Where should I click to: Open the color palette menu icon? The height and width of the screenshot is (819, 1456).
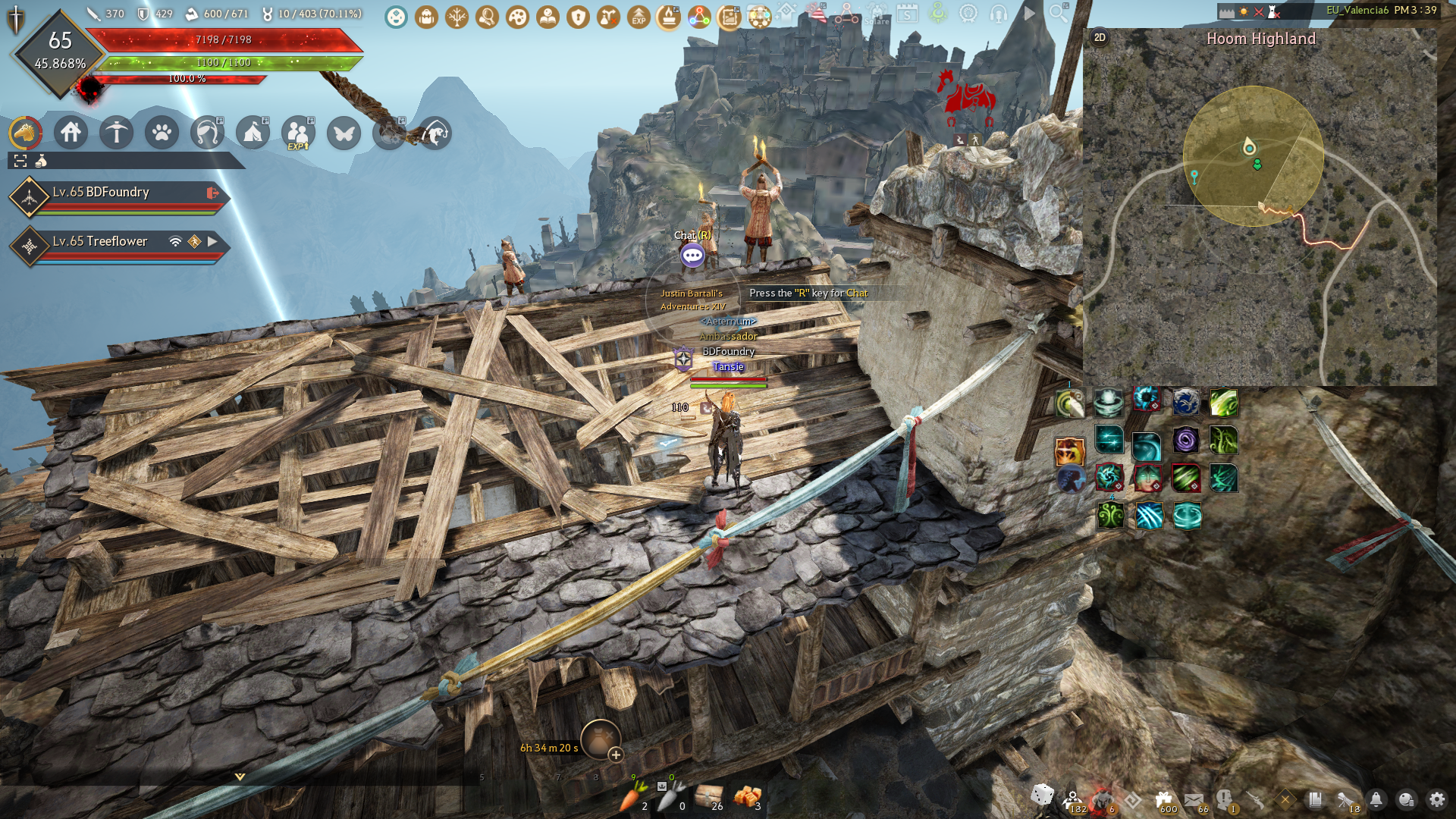(517, 17)
